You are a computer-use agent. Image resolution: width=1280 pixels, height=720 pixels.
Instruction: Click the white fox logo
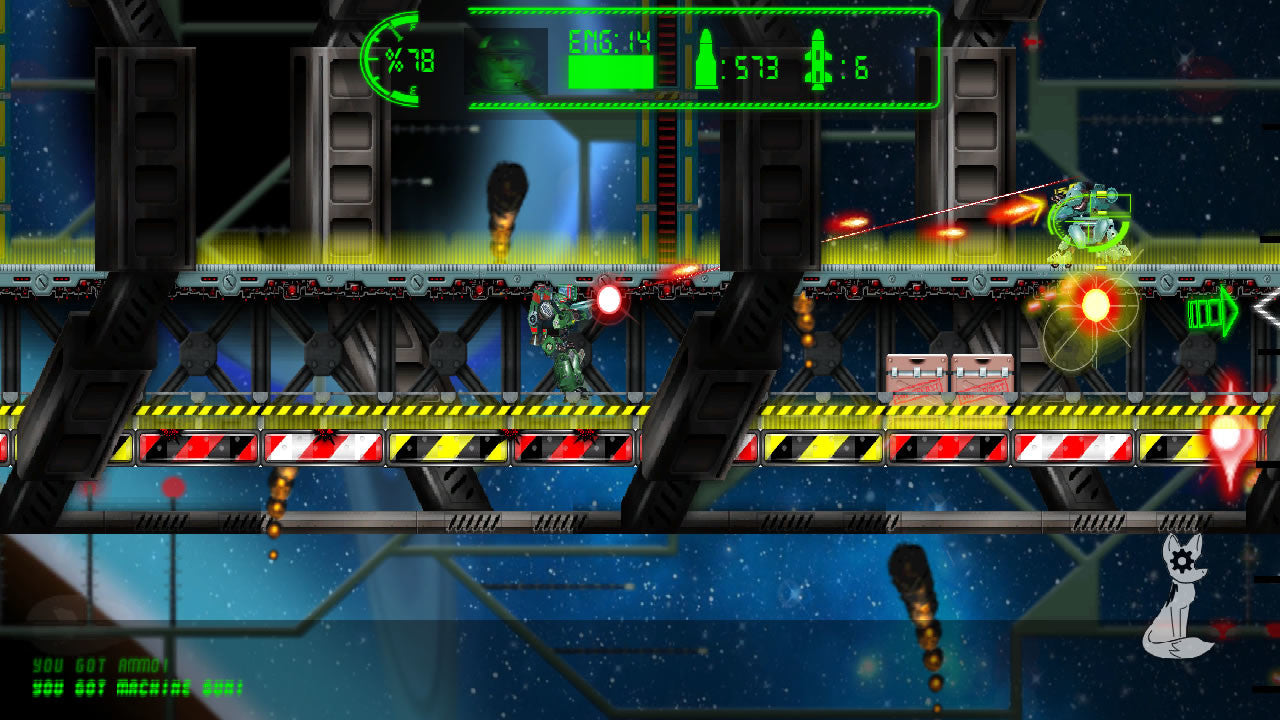point(1179,597)
